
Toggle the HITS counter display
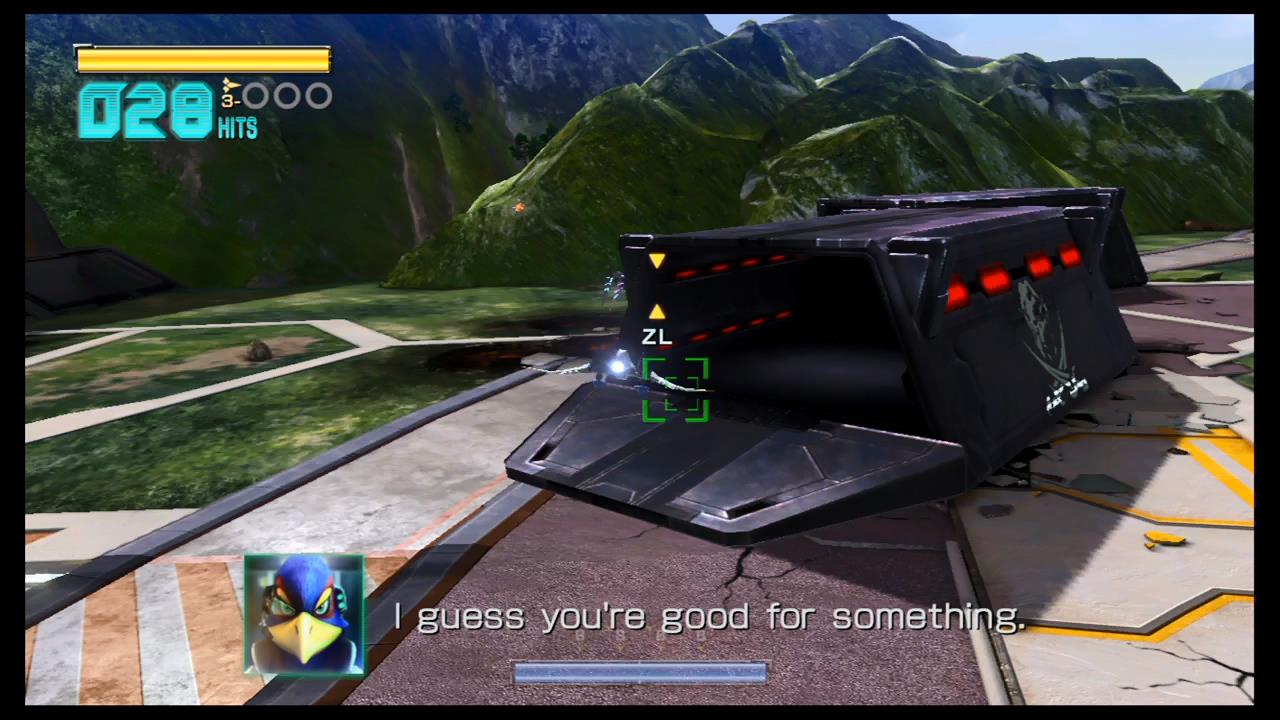(x=238, y=128)
